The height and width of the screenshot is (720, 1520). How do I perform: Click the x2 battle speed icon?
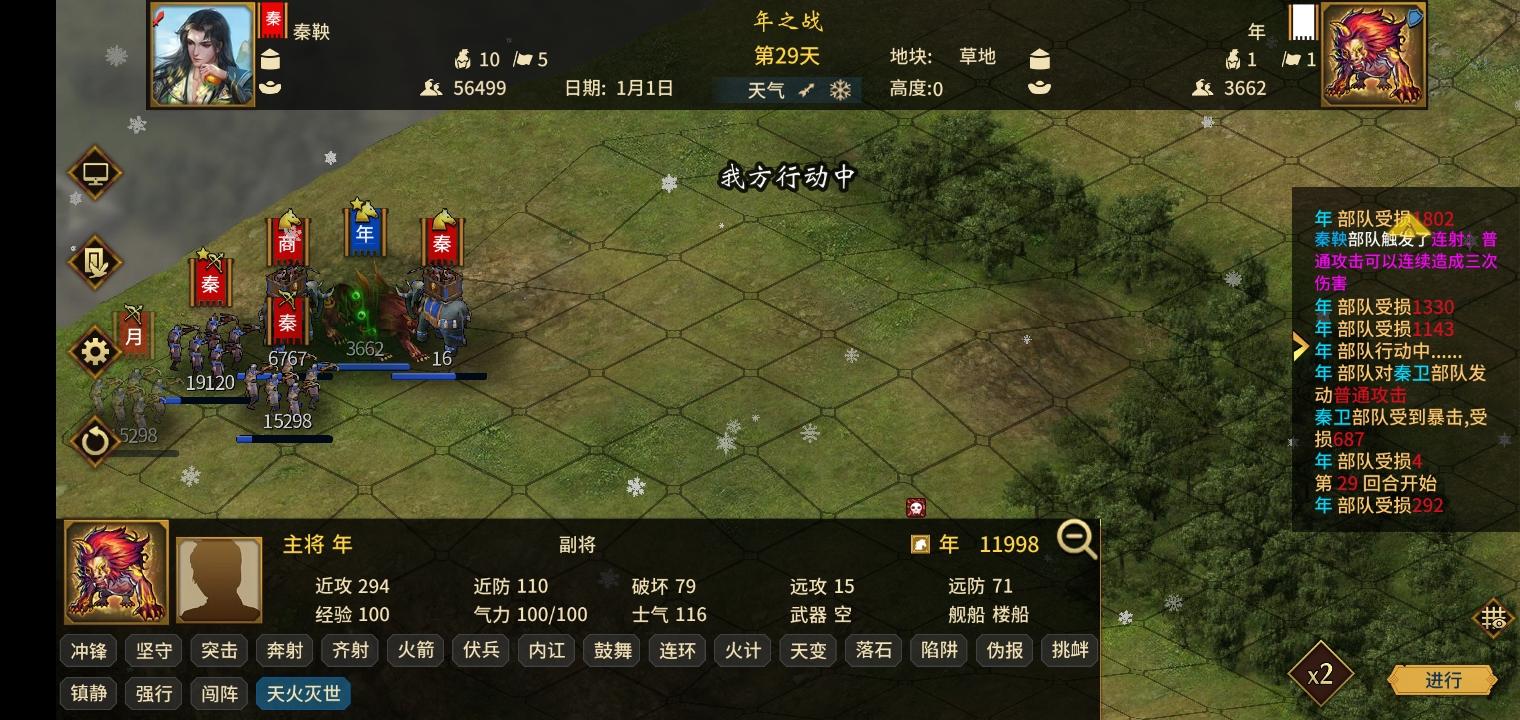(1320, 675)
